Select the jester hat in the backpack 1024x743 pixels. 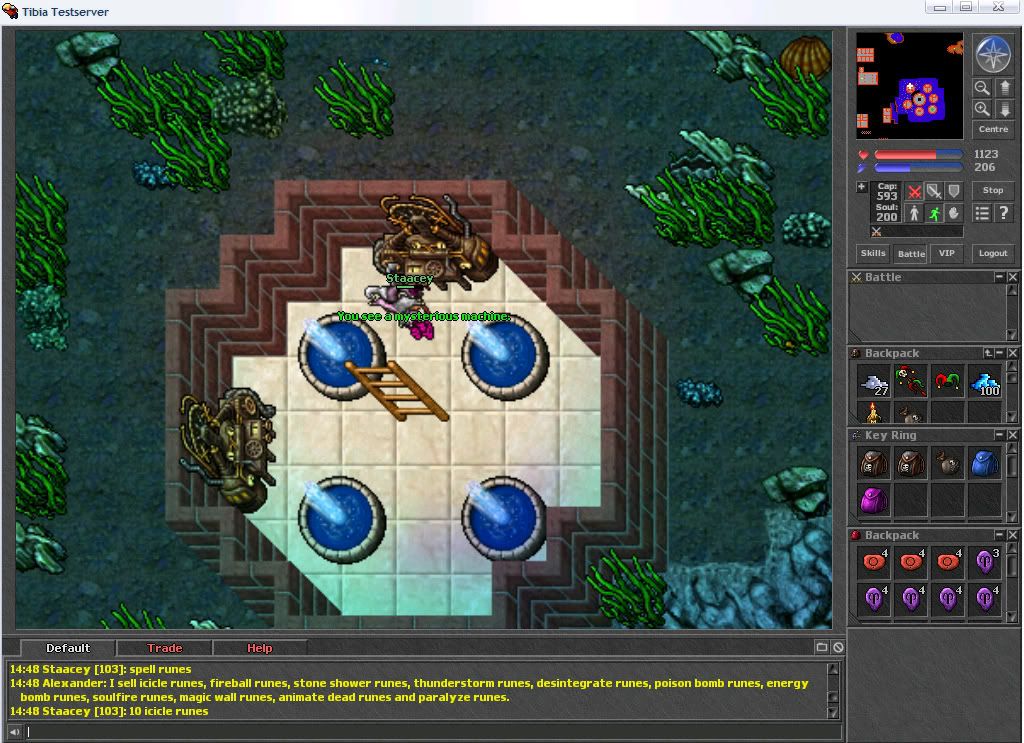point(947,381)
